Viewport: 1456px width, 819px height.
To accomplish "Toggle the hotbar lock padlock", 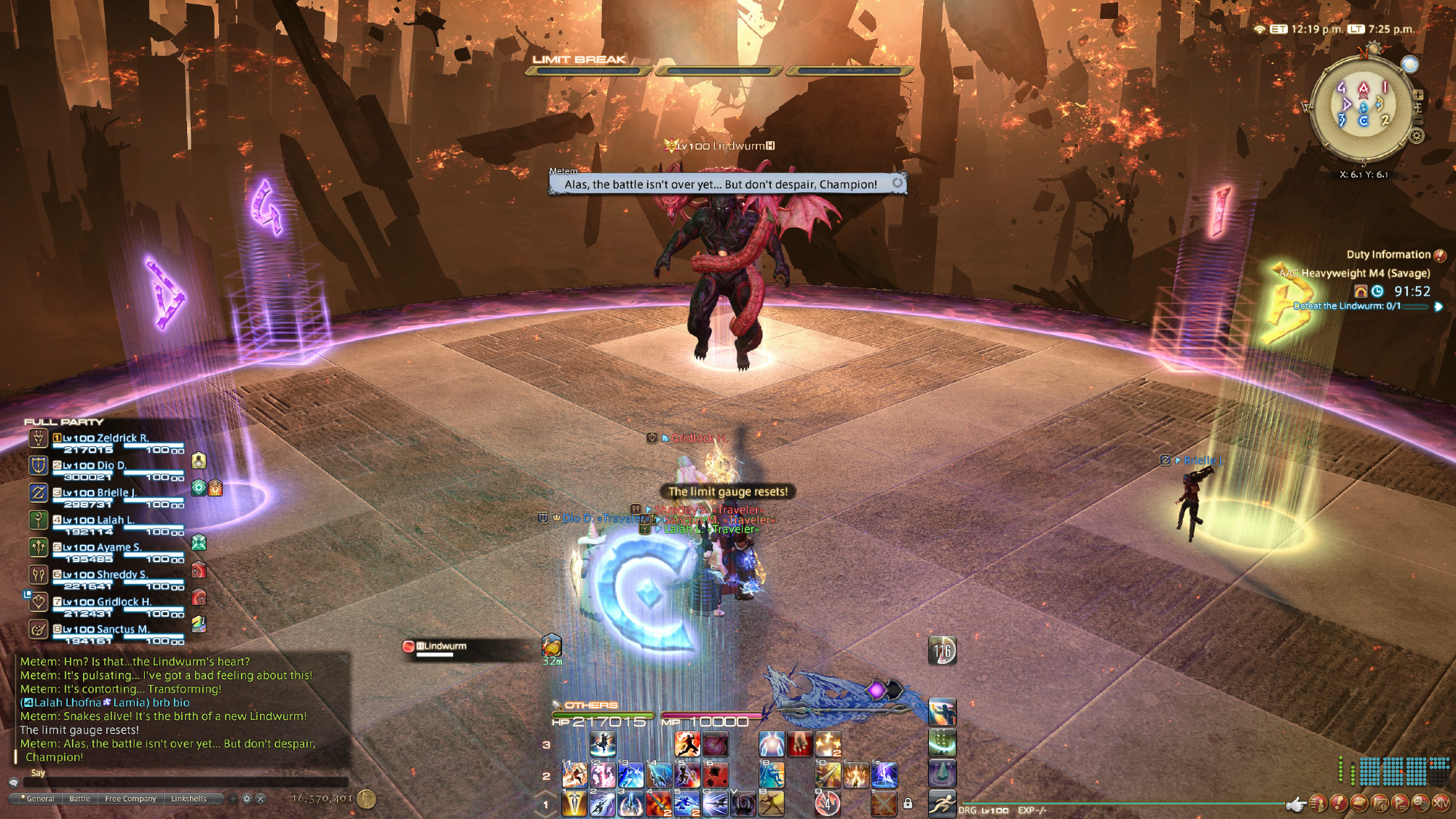I will click(908, 804).
